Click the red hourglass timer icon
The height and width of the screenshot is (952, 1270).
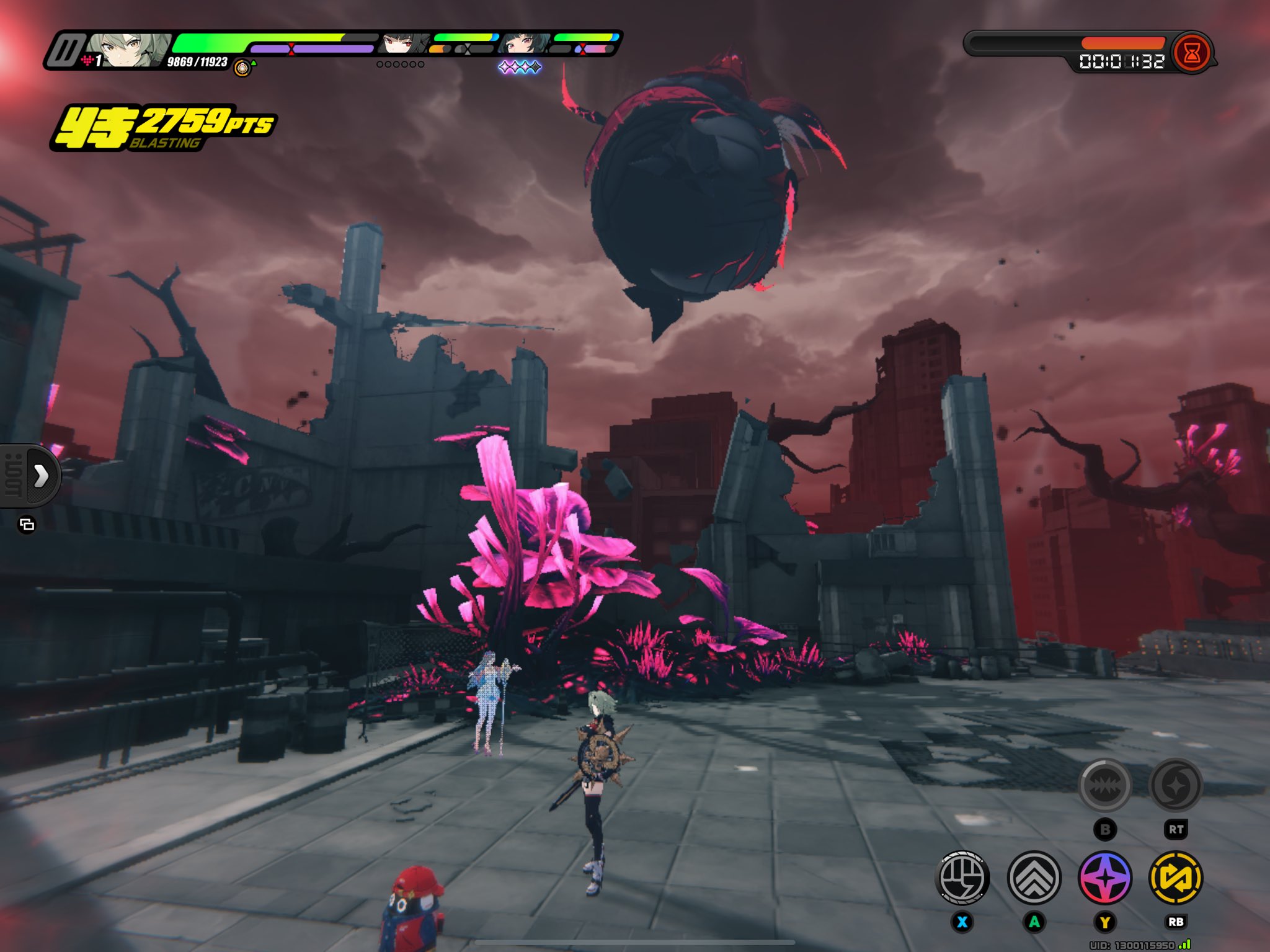pos(1191,53)
